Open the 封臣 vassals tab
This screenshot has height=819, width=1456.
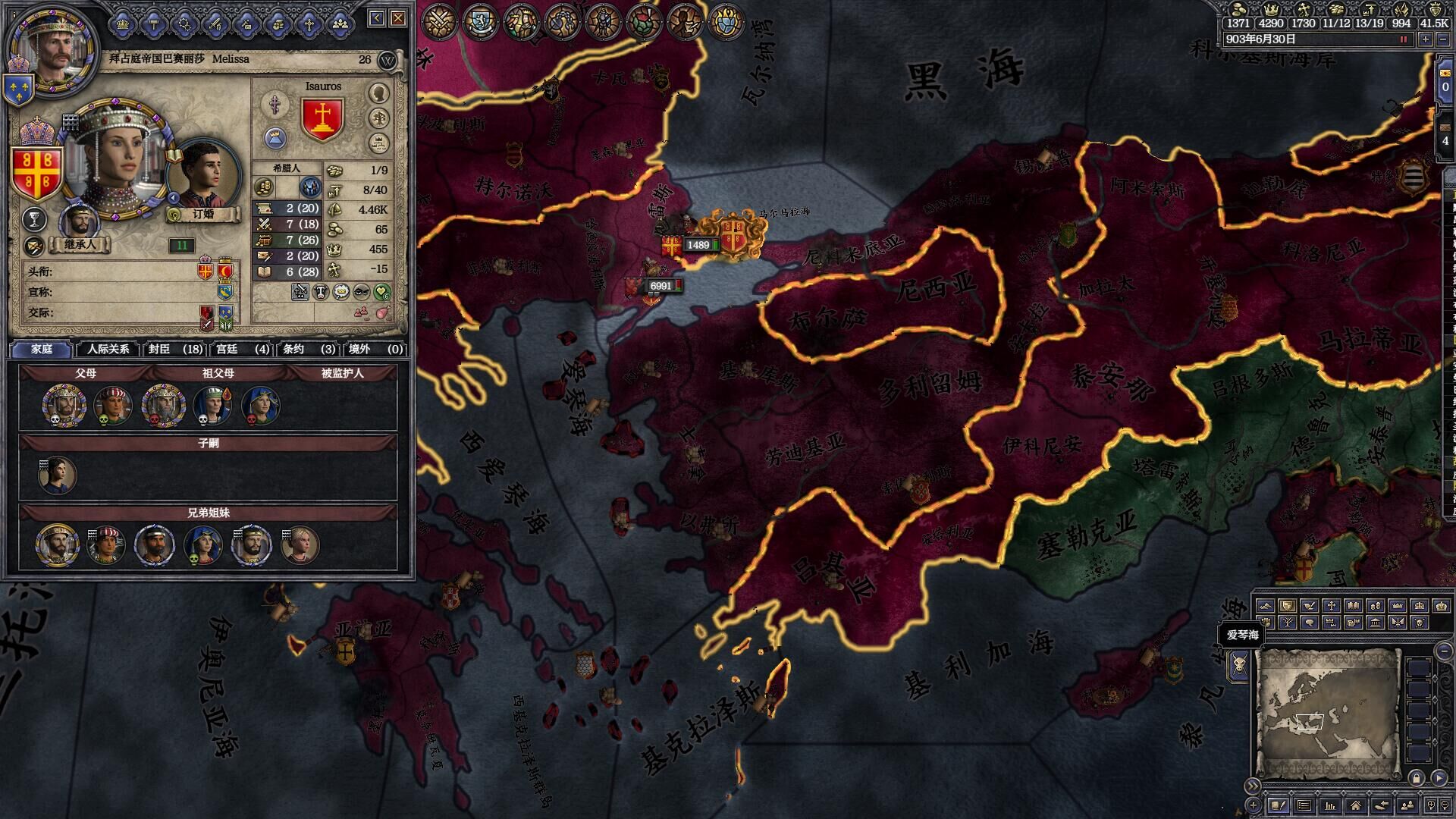click(175, 349)
